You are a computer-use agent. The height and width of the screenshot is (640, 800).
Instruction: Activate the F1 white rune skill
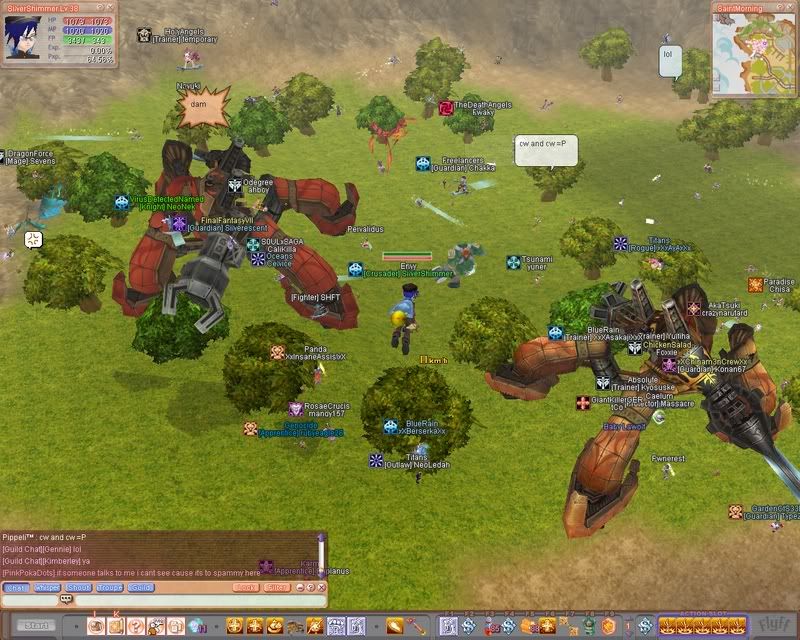click(x=449, y=626)
